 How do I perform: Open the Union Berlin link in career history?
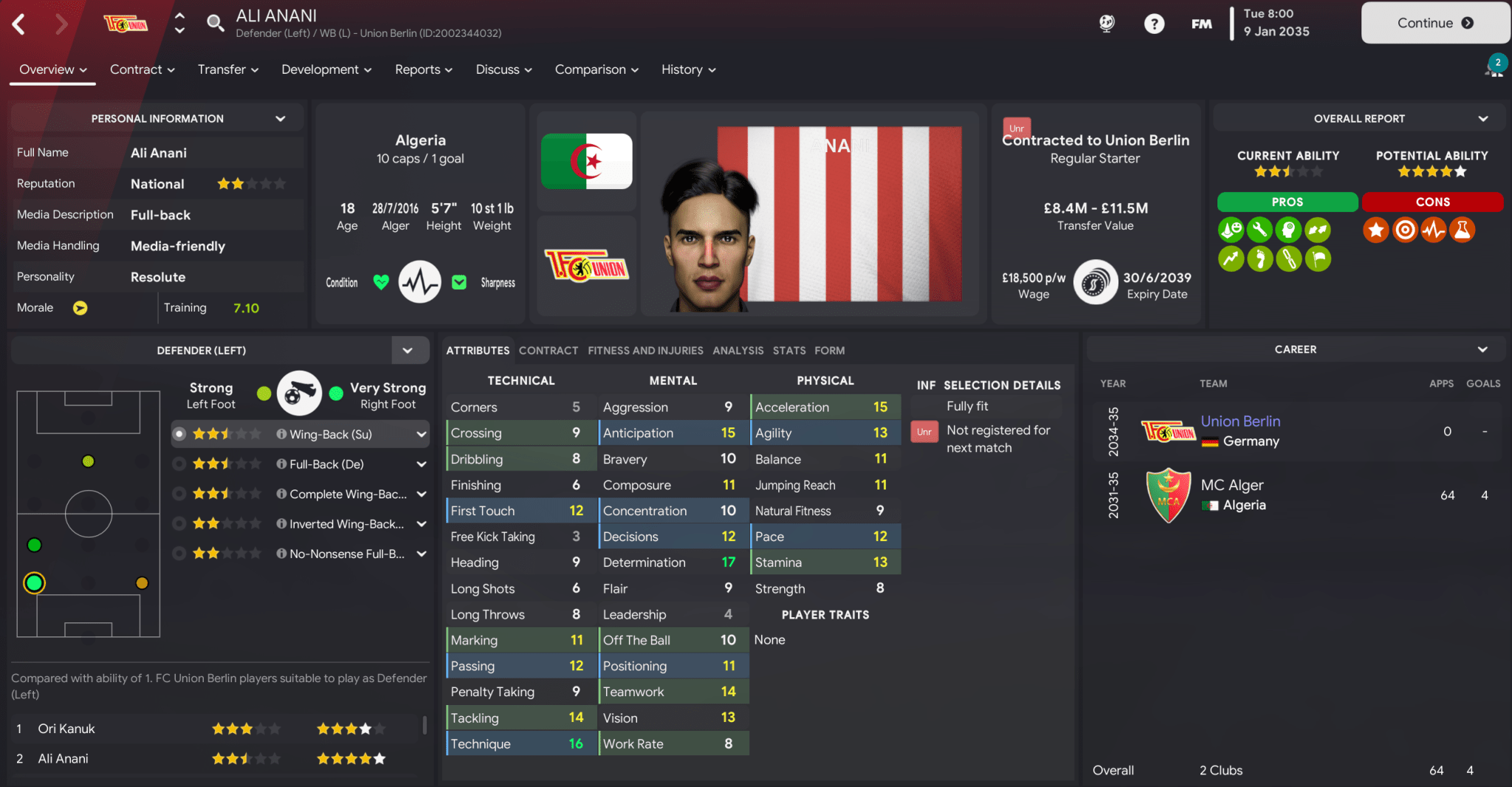(x=1240, y=421)
